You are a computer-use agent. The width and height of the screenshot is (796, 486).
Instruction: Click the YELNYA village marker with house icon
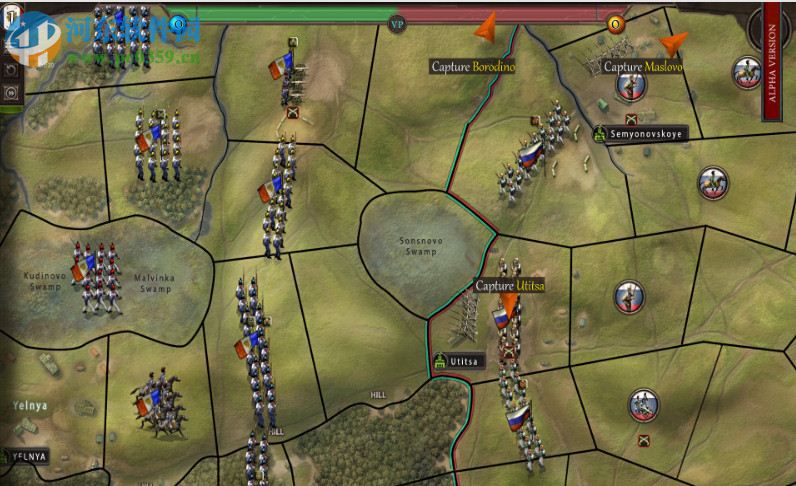click(25, 456)
